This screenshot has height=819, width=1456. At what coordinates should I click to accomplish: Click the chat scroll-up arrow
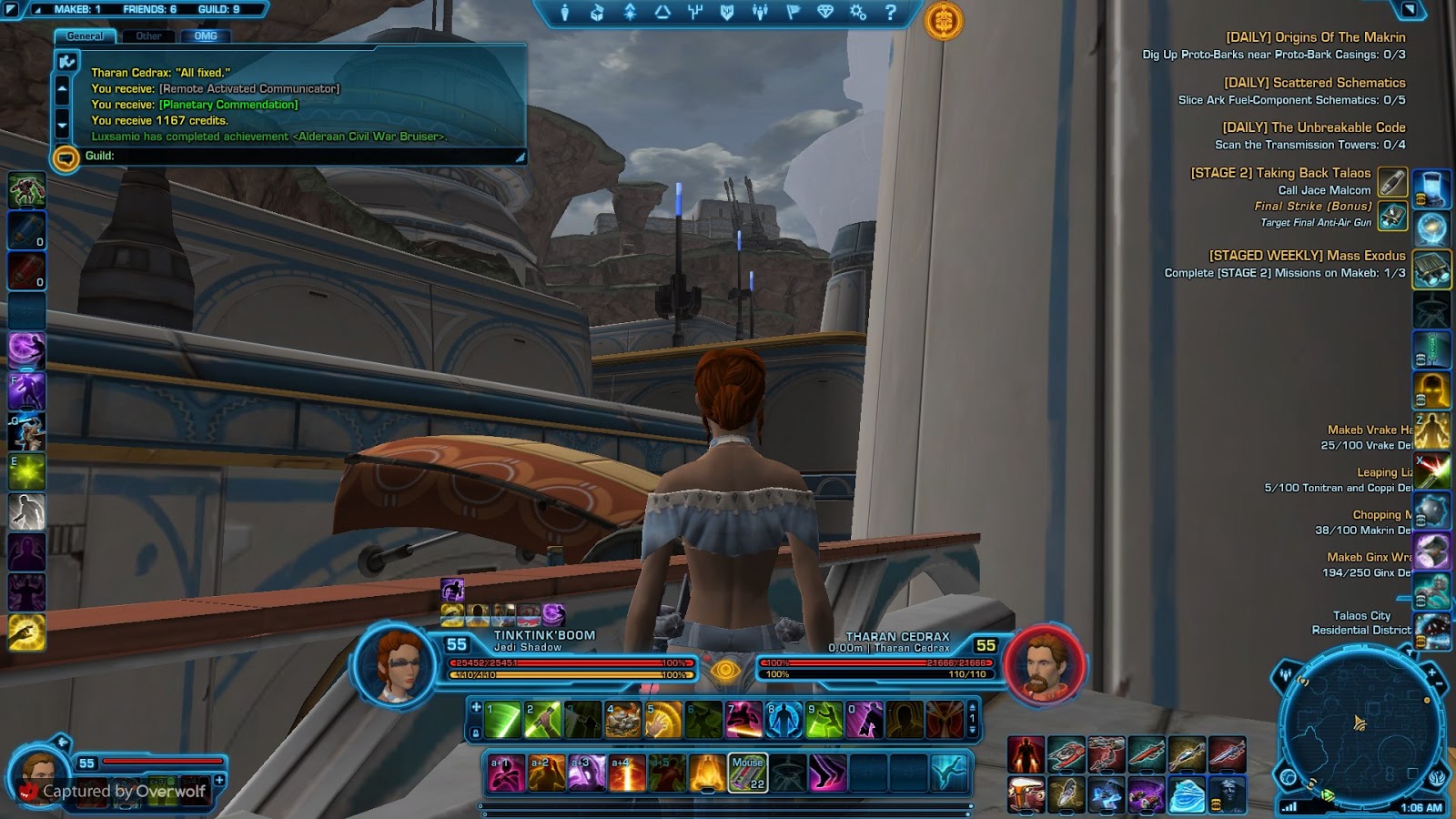(62, 88)
